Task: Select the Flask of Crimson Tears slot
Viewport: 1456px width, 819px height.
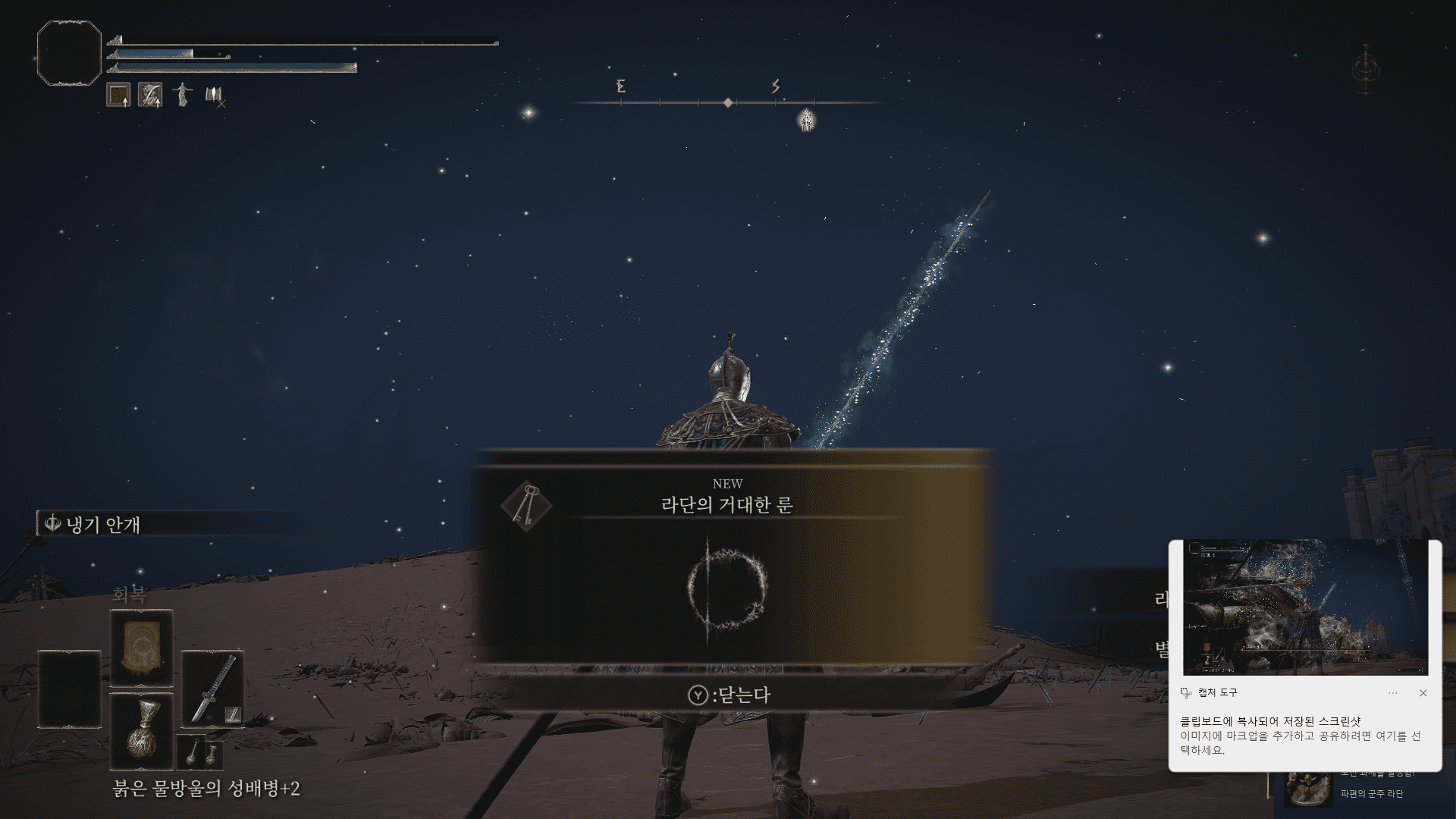Action: (142, 731)
